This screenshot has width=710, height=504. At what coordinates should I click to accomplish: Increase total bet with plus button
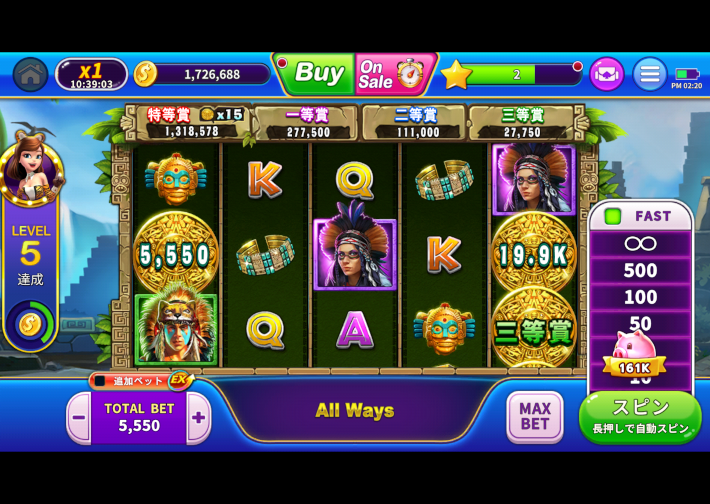click(x=198, y=417)
